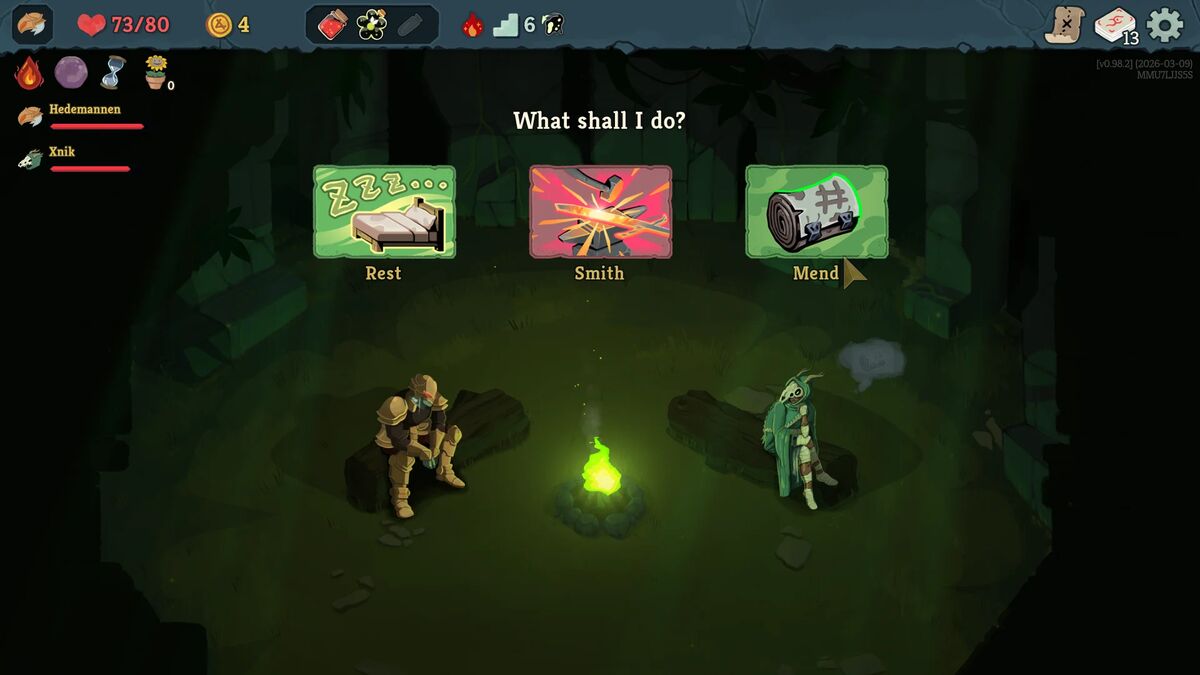
Task: Open the settings gear
Action: point(1164,25)
